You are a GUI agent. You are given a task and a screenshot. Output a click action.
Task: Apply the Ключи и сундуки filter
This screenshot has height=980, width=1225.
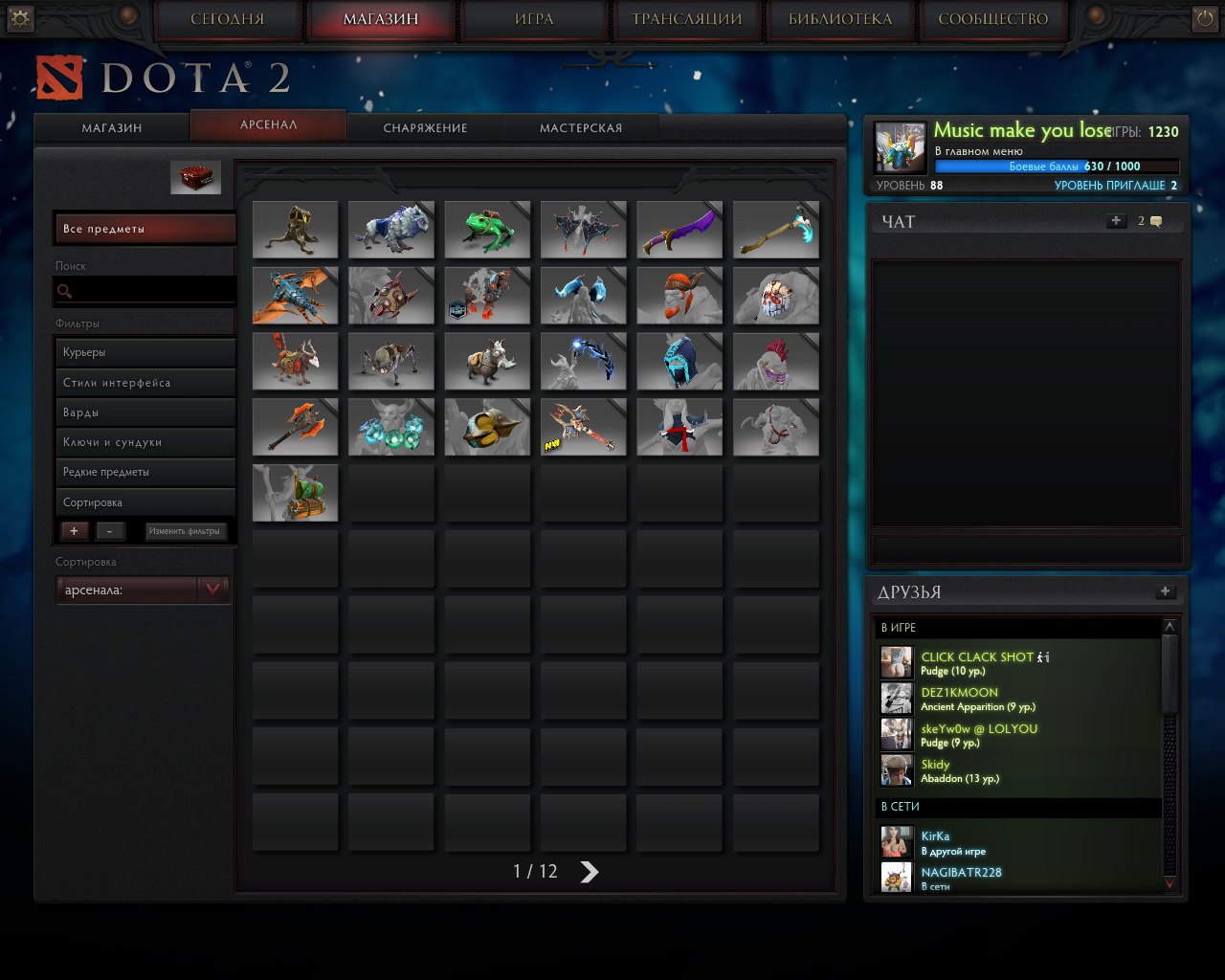point(144,442)
